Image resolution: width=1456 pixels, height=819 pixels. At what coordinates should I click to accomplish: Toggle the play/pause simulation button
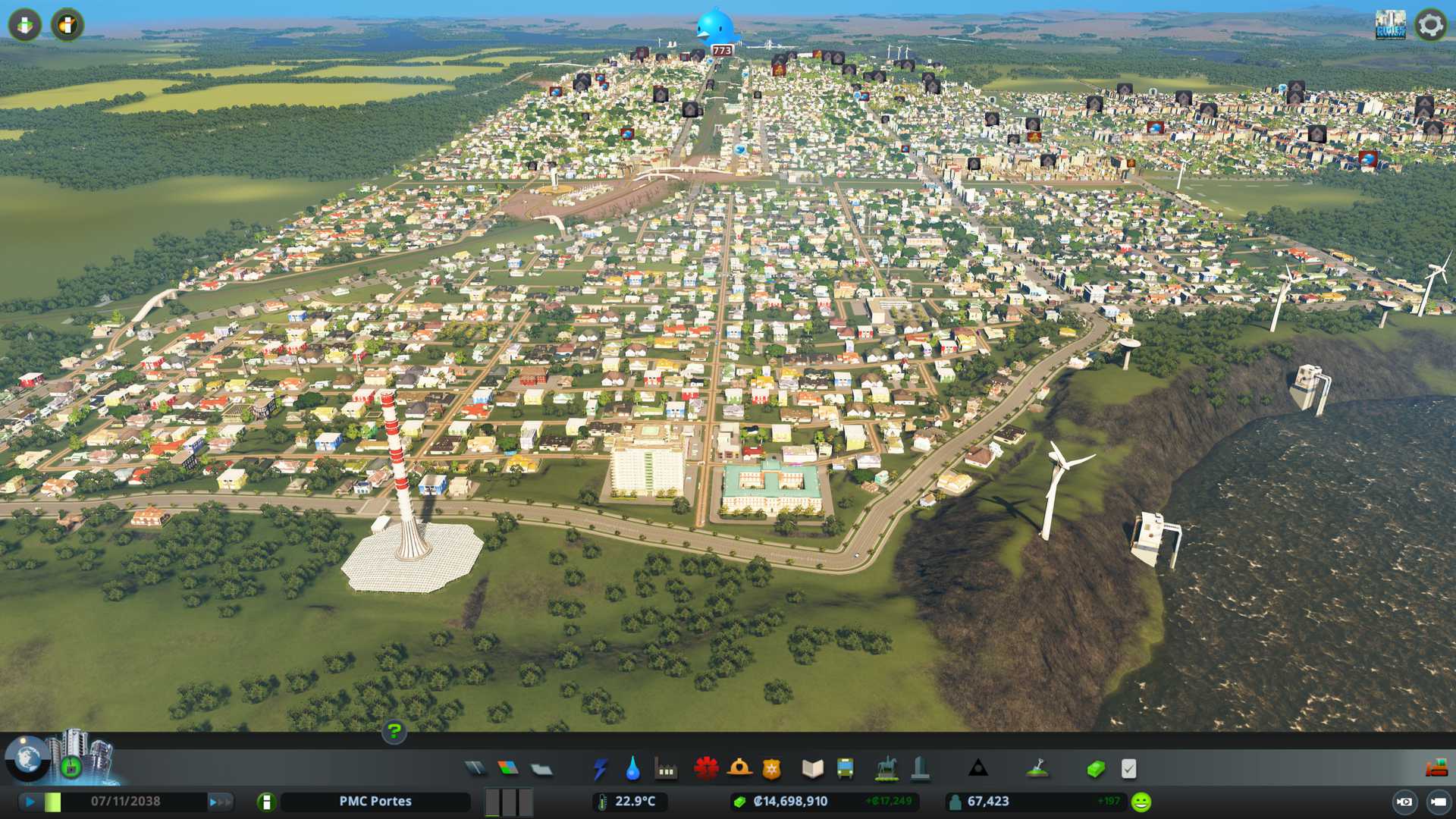pyautogui.click(x=30, y=802)
